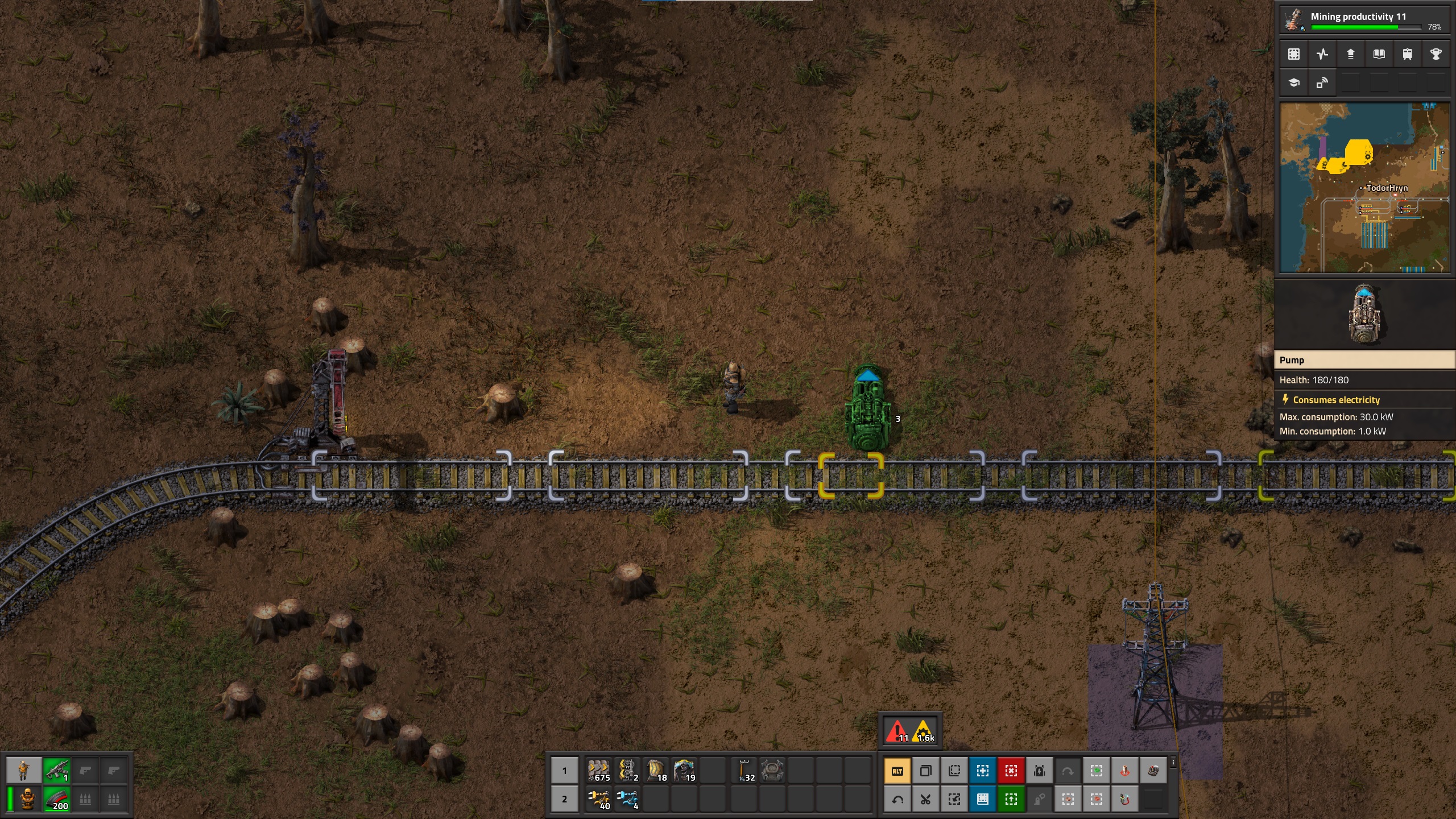The width and height of the screenshot is (1456, 819).
Task: Use the scissors cut tool
Action: tap(925, 800)
